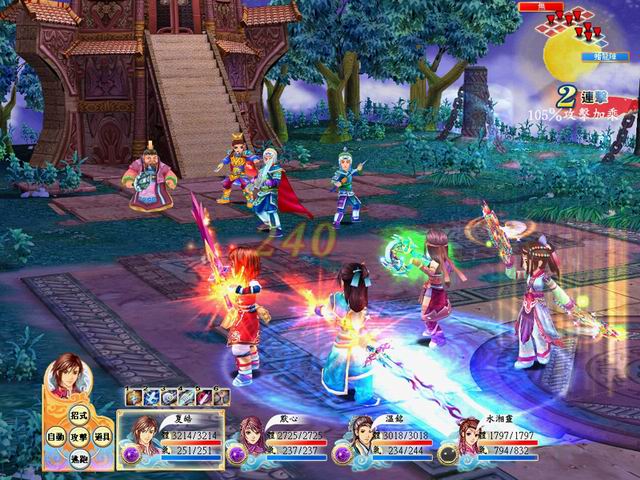Select the 攻擊 attack command
This screenshot has height=480, width=640.
pyautogui.click(x=79, y=437)
